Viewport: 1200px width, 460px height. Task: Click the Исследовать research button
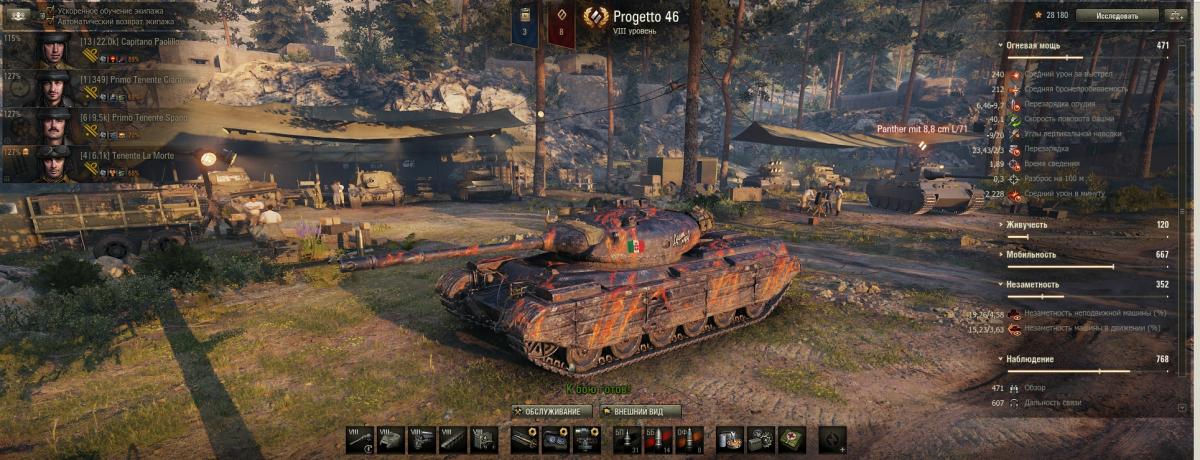coord(1117,16)
